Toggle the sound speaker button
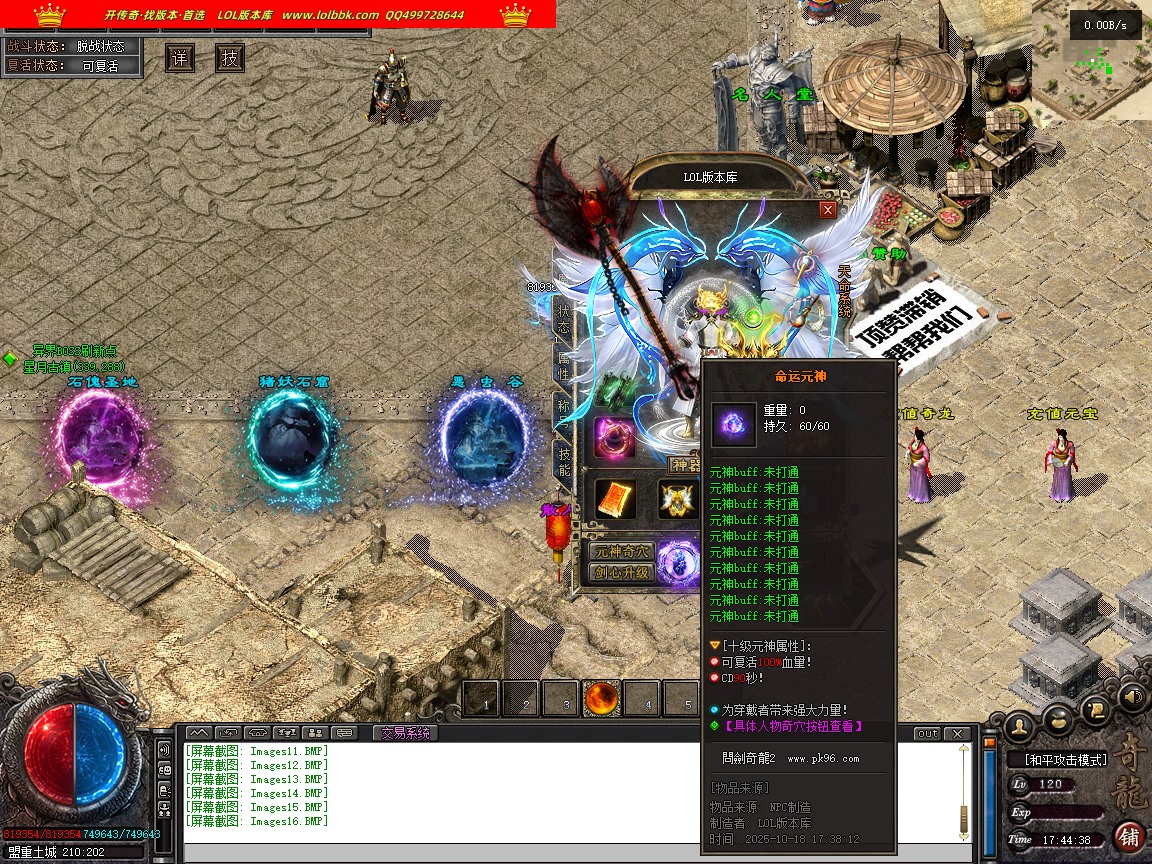The height and width of the screenshot is (864, 1152). tap(1132, 695)
